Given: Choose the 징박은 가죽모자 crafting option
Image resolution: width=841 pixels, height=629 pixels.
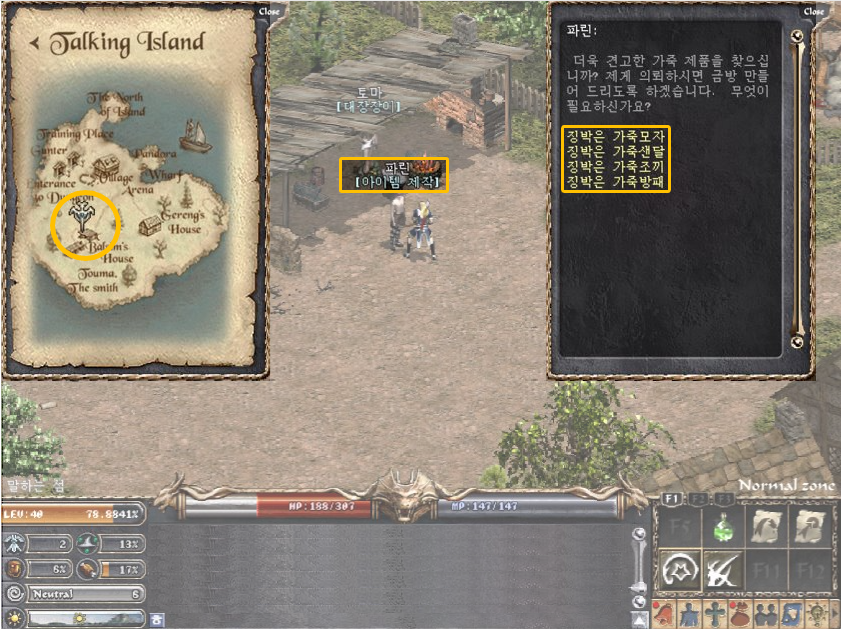Looking at the screenshot, I should (x=616, y=134).
